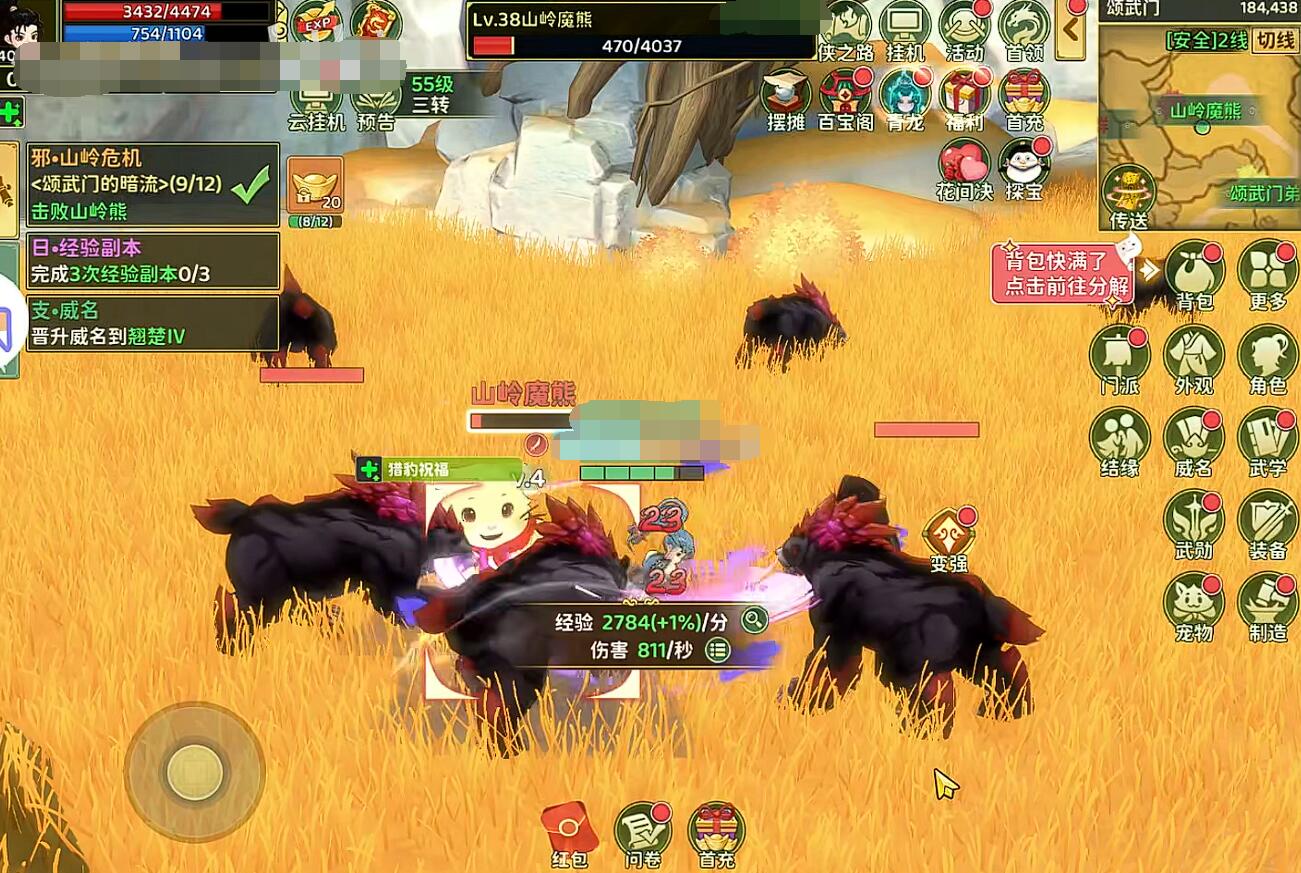
Task: Open the 外观 appearance menu
Action: pos(1193,357)
